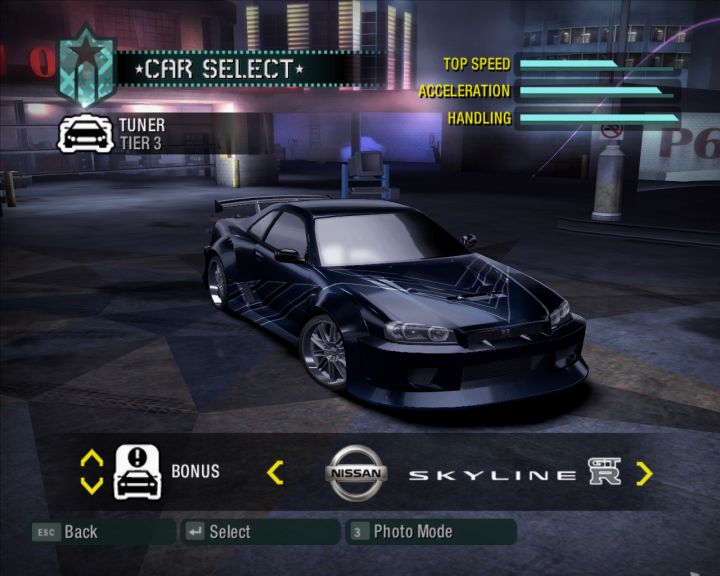This screenshot has width=720, height=576.
Task: Select the Bonus car category icon
Action: (x=138, y=472)
